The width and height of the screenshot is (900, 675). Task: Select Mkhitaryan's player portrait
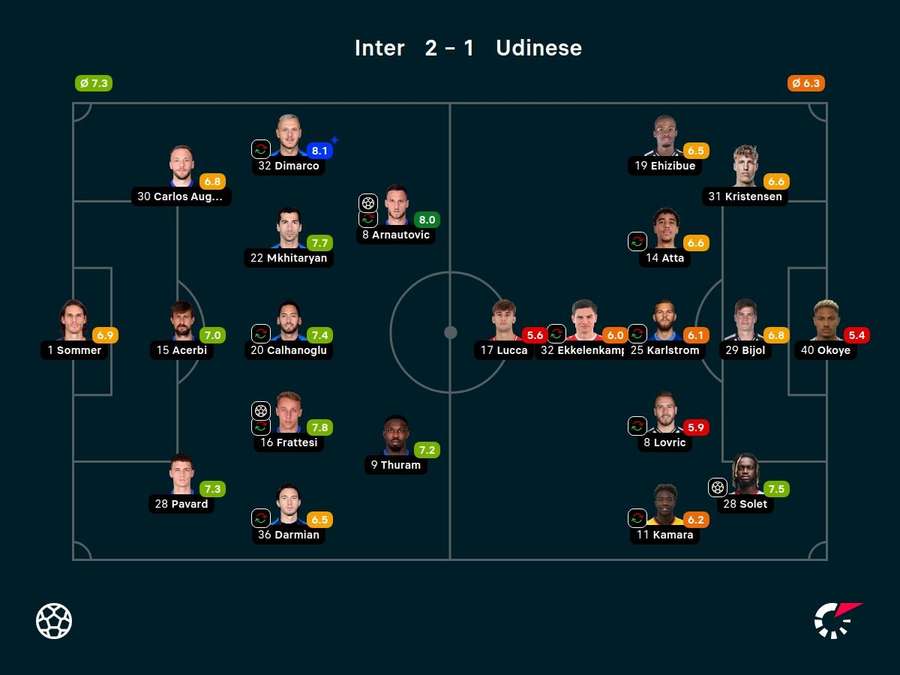[288, 228]
